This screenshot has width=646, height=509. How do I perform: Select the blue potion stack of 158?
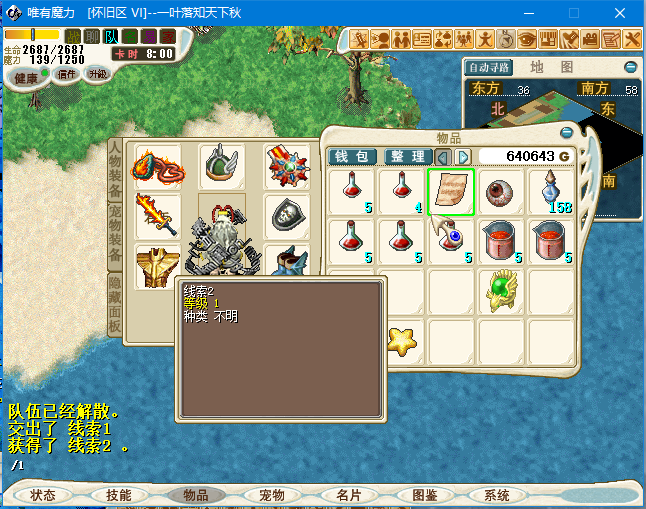pos(551,191)
